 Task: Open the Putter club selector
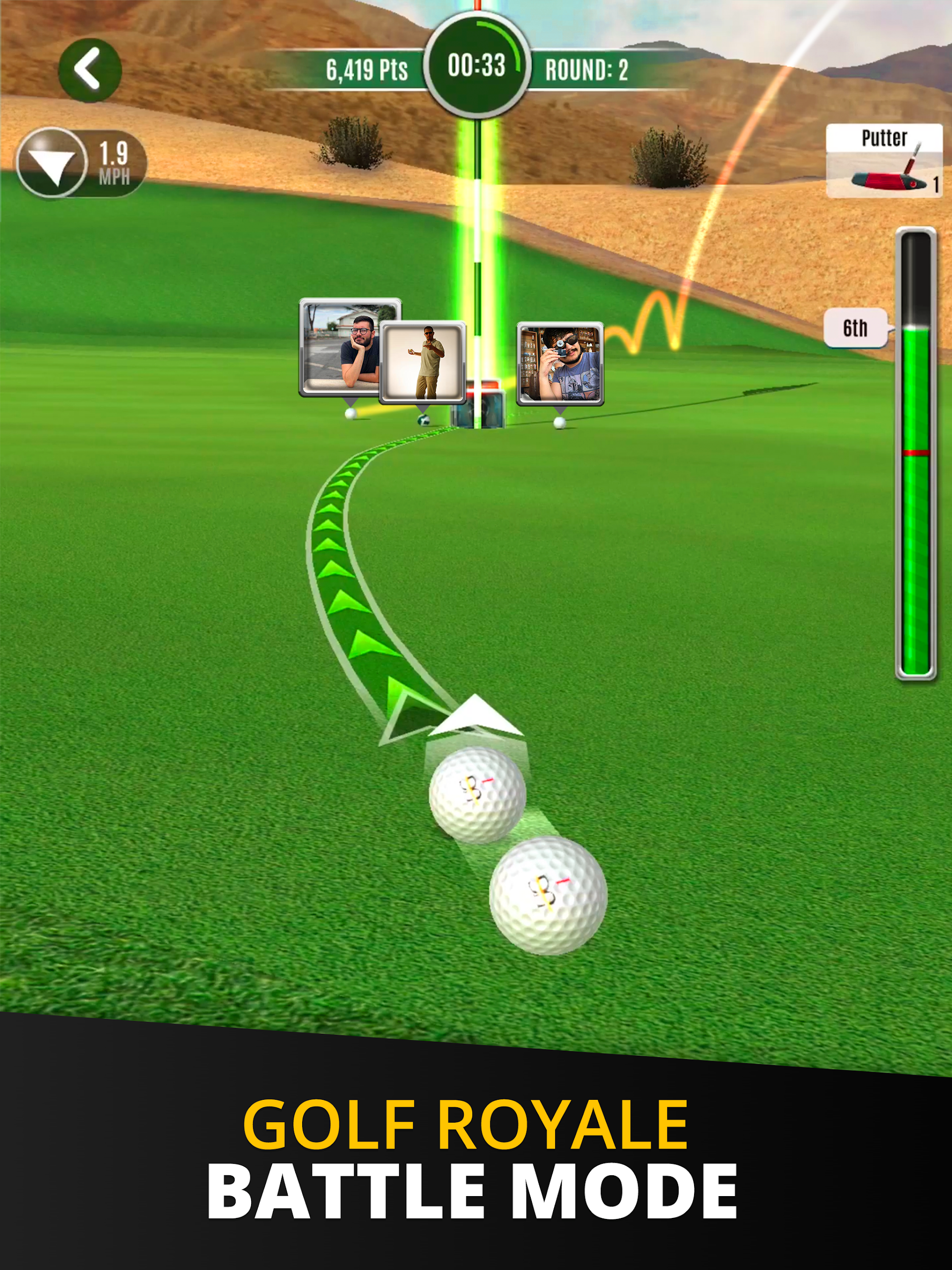coord(884,160)
